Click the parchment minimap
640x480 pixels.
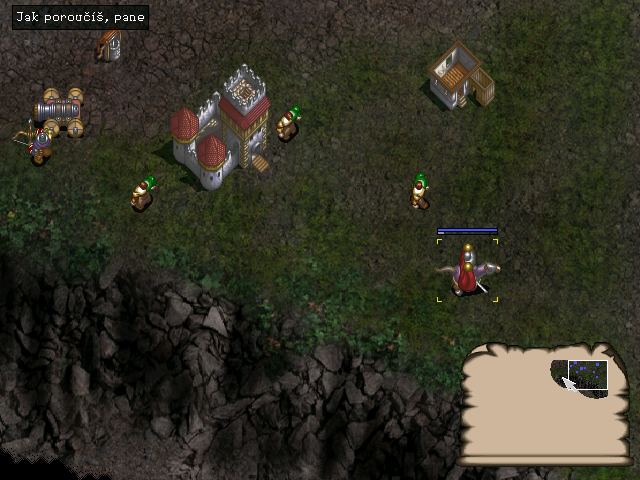click(x=545, y=405)
